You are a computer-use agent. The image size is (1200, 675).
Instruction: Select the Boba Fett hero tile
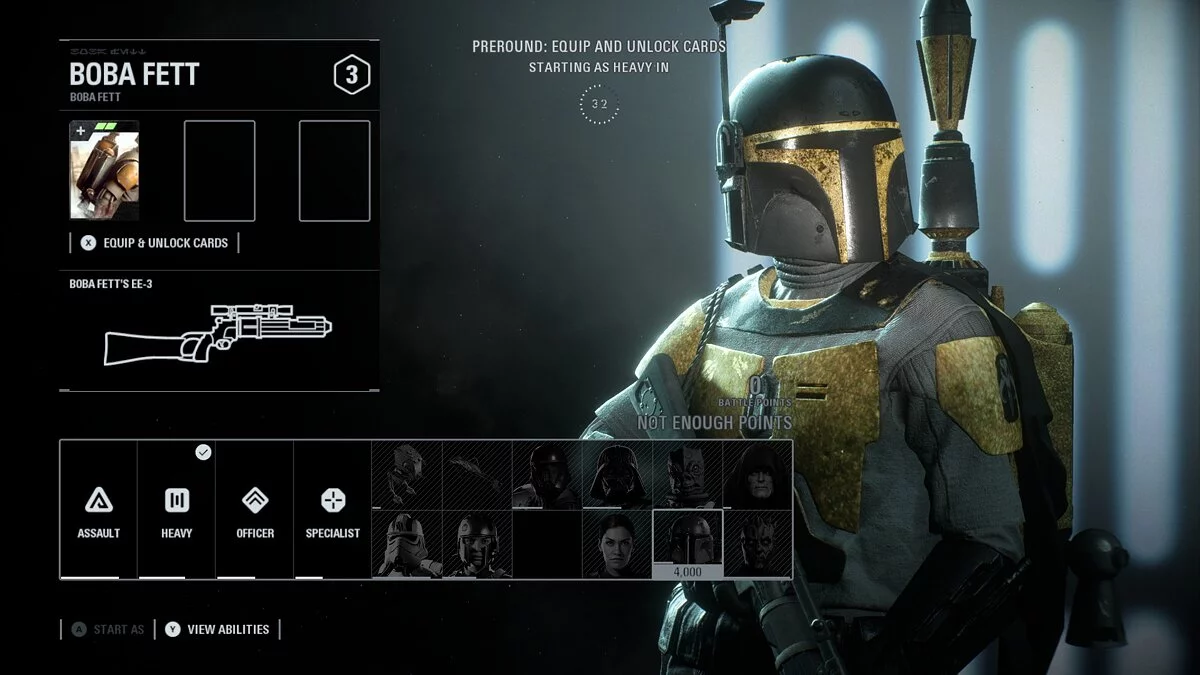[687, 541]
